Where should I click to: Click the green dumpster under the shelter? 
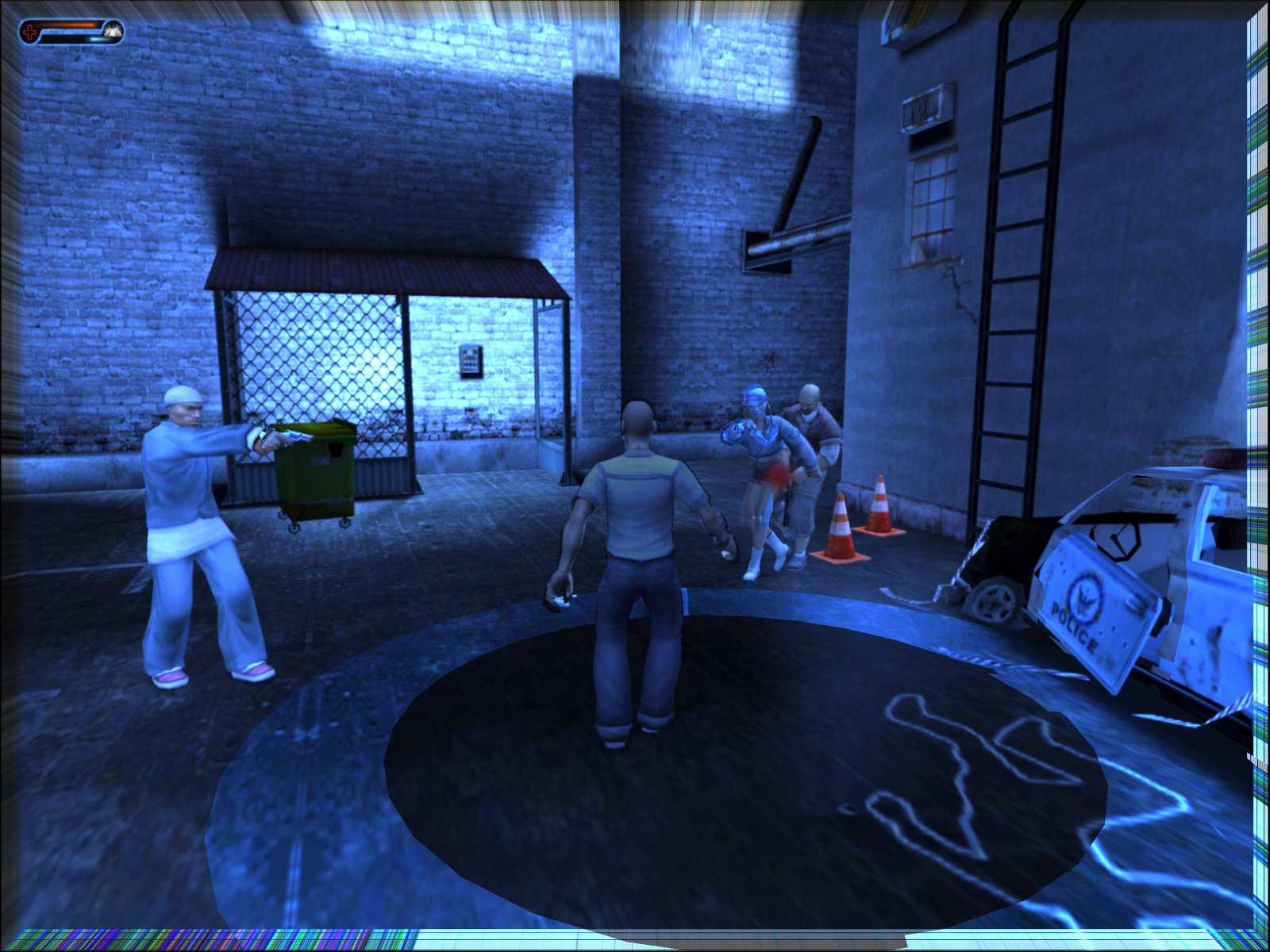317,472
